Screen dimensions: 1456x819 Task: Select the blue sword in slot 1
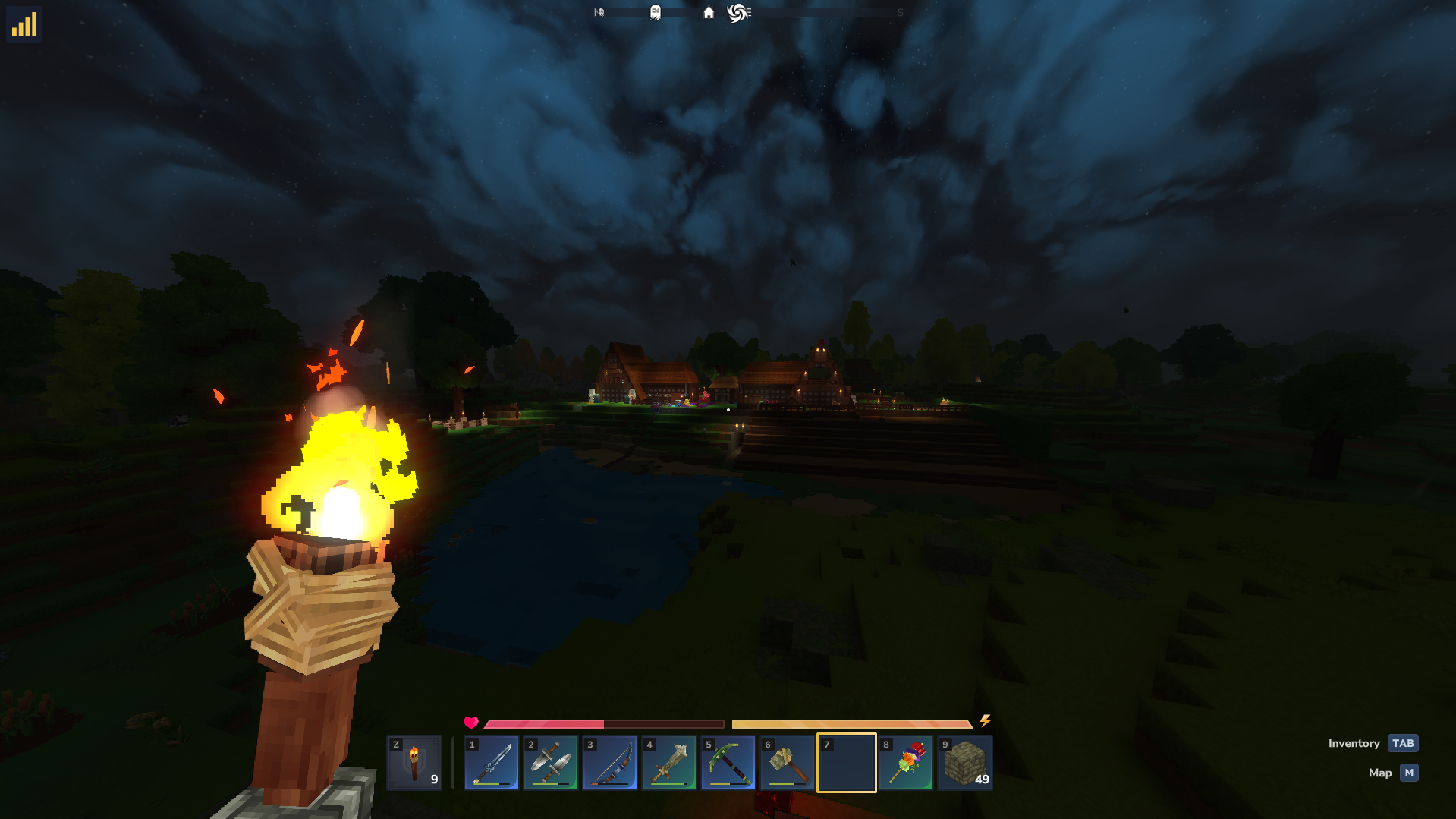pos(492,763)
